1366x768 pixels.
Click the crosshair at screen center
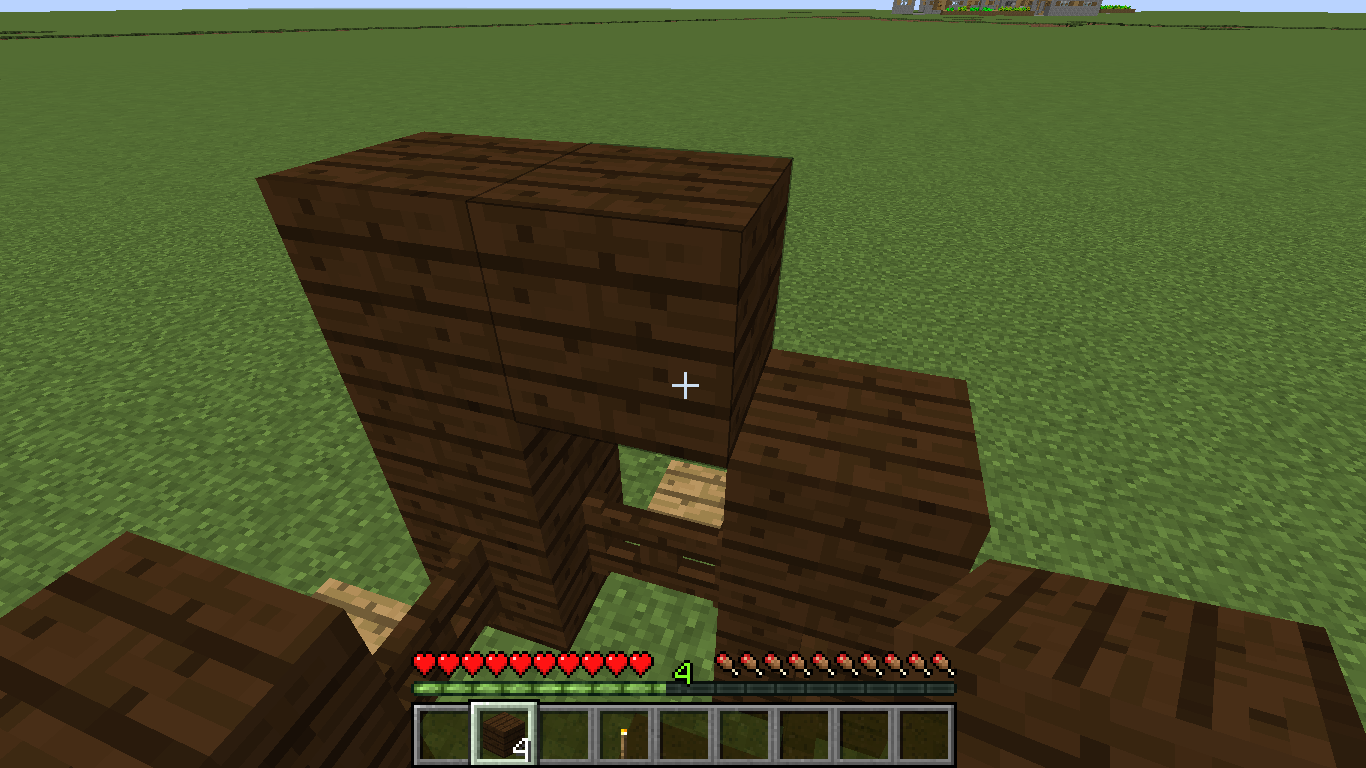[686, 384]
